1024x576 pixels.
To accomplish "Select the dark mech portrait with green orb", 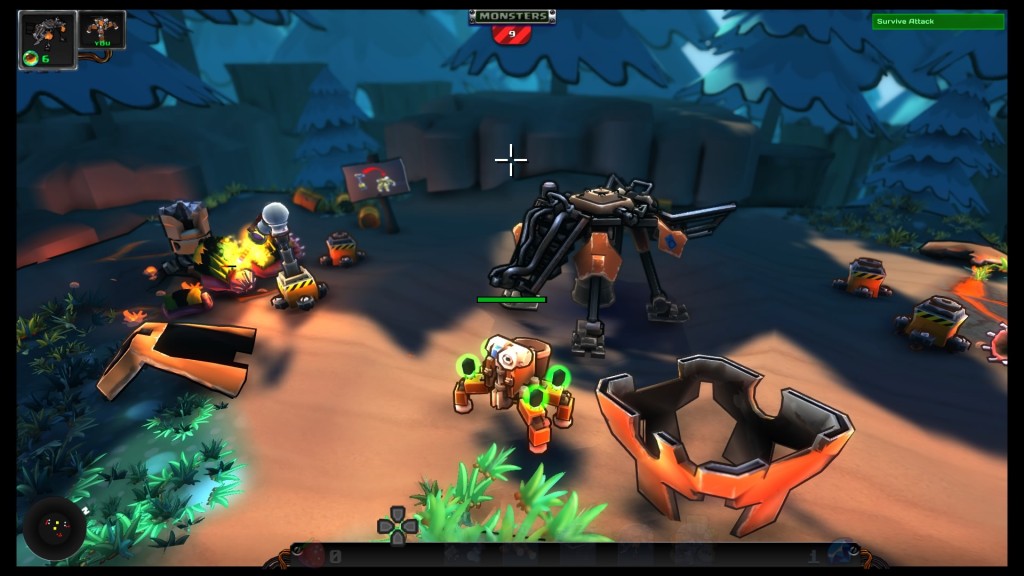I will (47, 40).
